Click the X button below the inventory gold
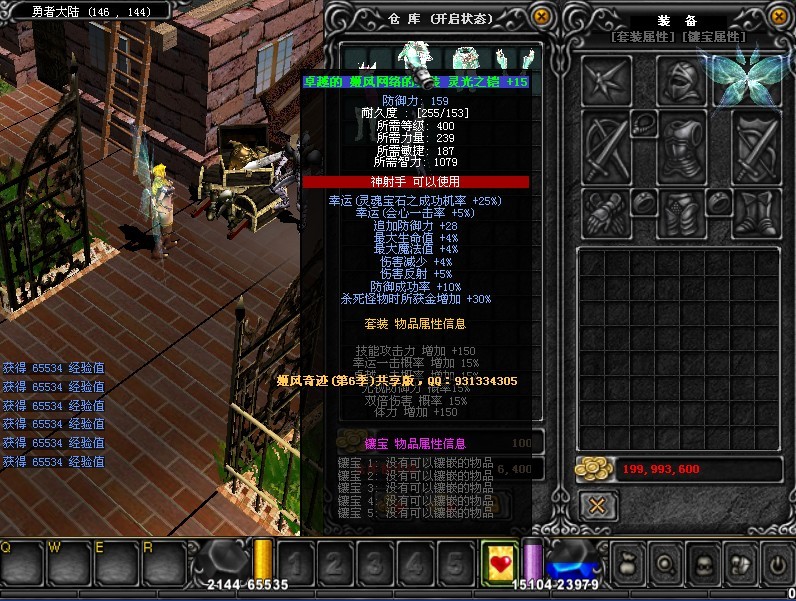This screenshot has height=601, width=796. tap(597, 505)
